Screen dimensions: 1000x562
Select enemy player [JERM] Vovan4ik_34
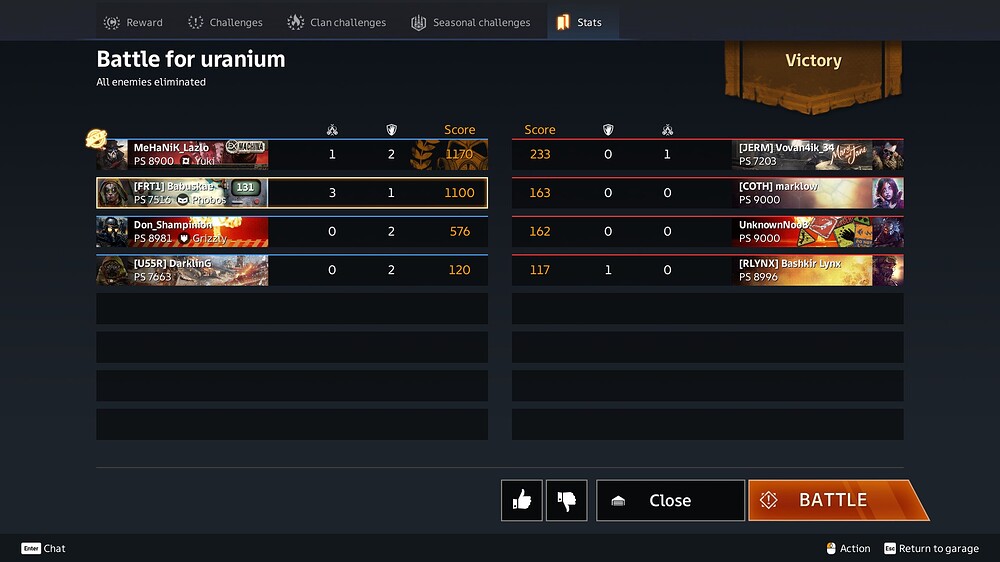point(707,155)
